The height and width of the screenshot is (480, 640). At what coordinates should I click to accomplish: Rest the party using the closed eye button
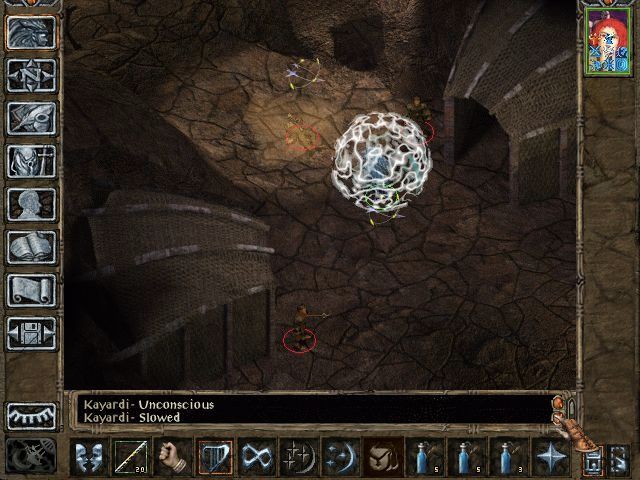31,416
